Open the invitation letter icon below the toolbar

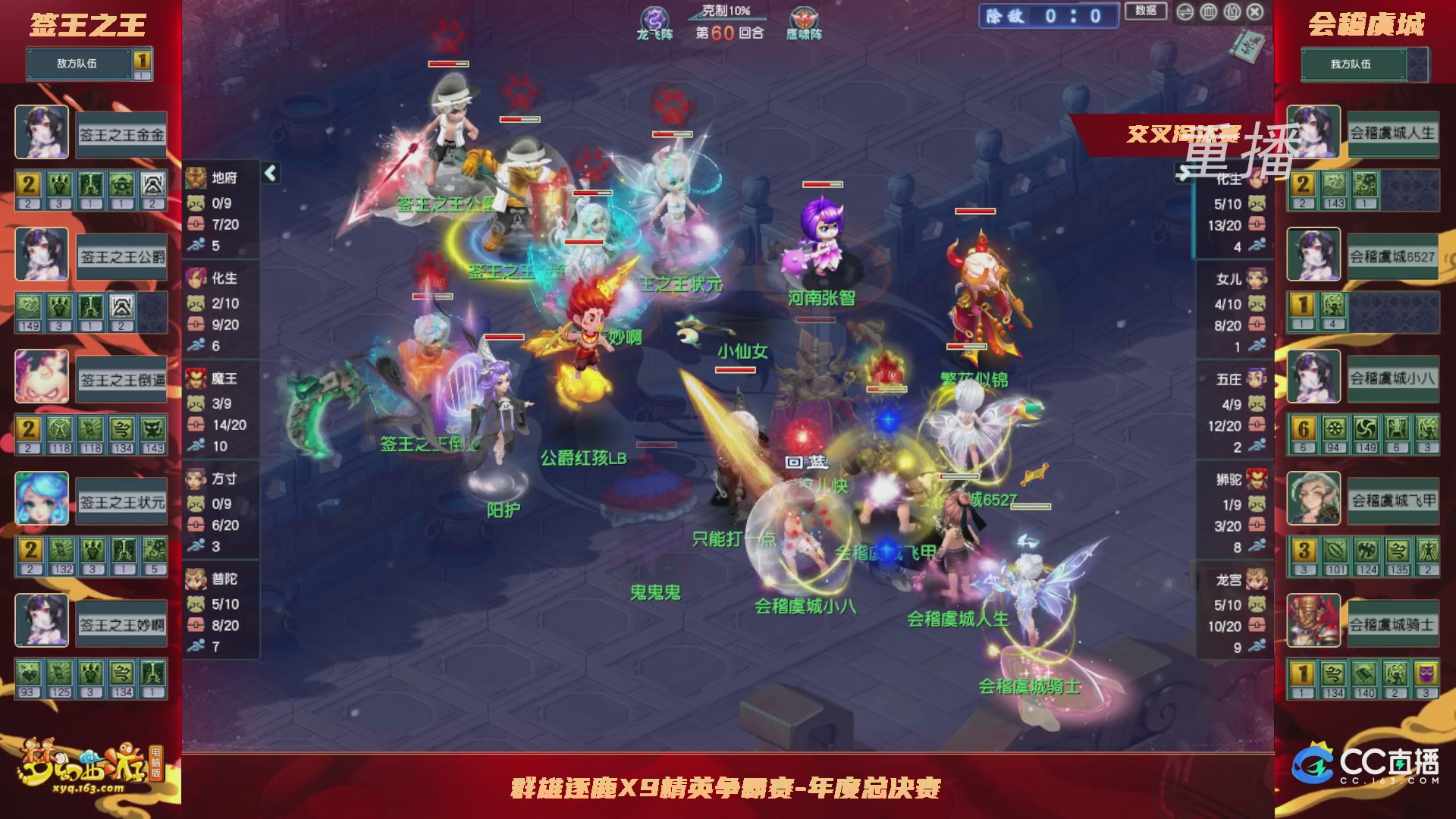pos(1247,47)
